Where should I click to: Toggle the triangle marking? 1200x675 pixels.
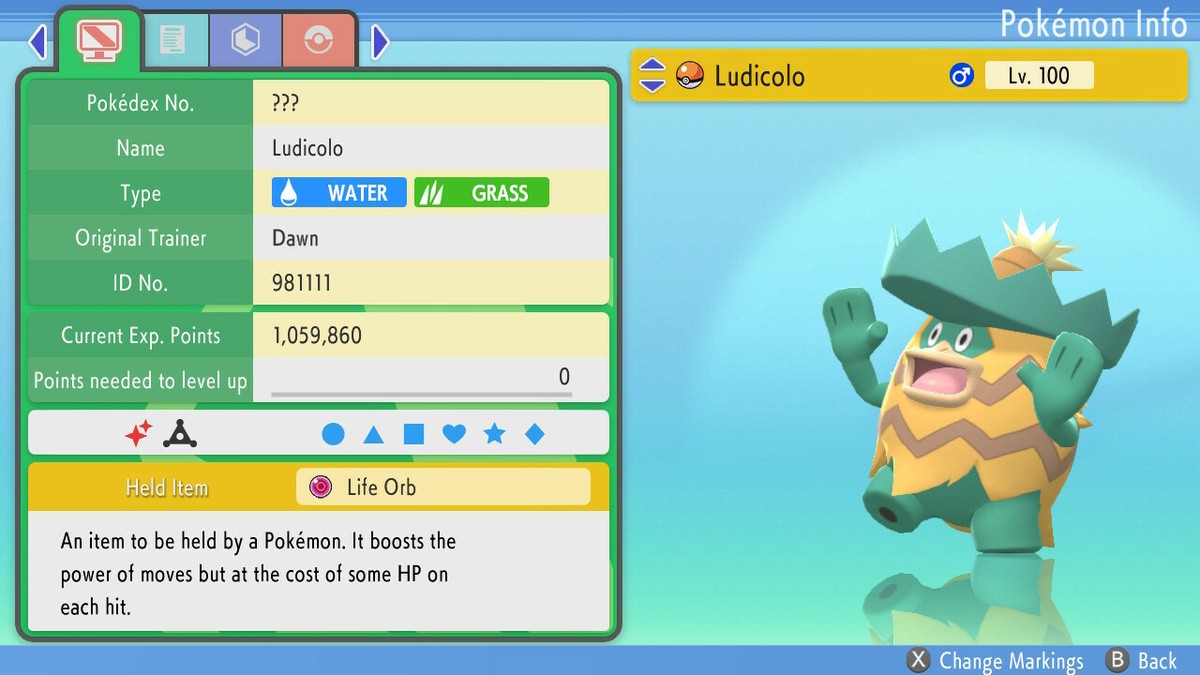[373, 434]
